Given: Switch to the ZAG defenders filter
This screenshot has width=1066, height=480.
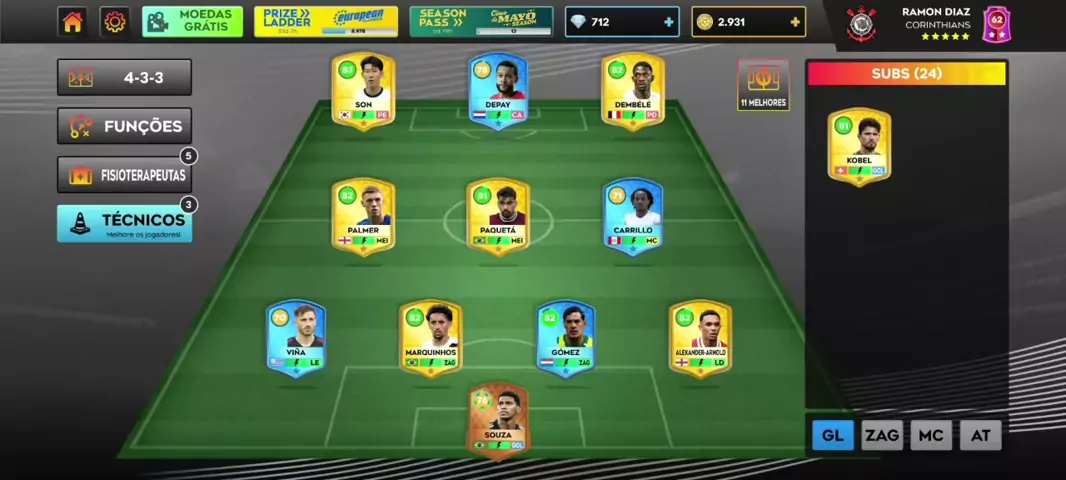Looking at the screenshot, I should coord(881,435).
